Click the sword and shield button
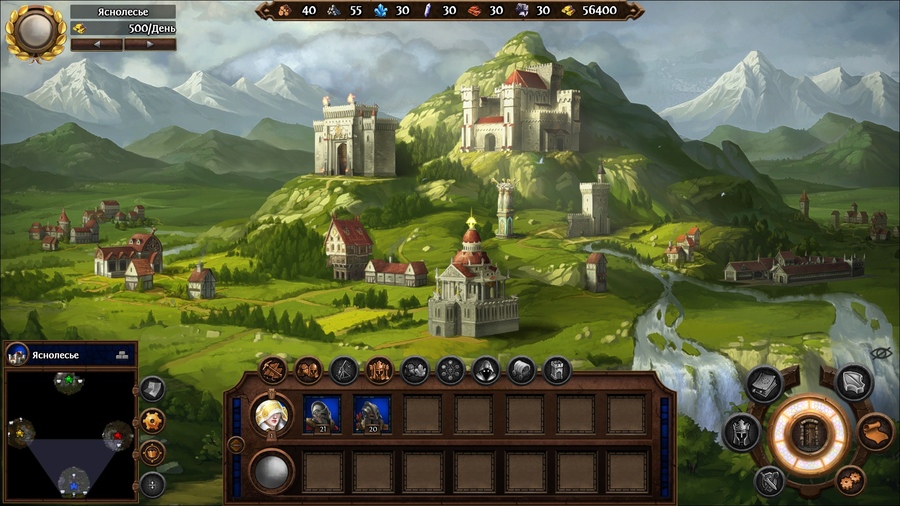Viewport: 900px width, 506px height. (770, 481)
